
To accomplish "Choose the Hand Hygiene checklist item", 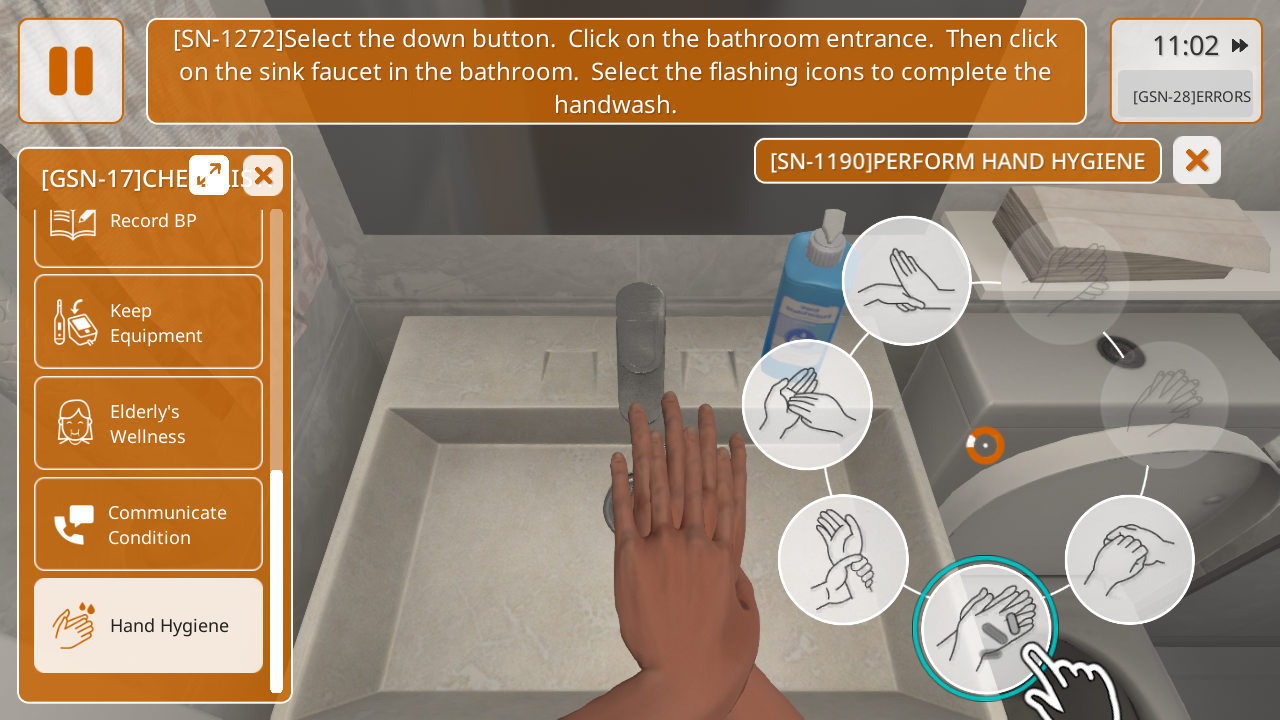I will (x=148, y=625).
